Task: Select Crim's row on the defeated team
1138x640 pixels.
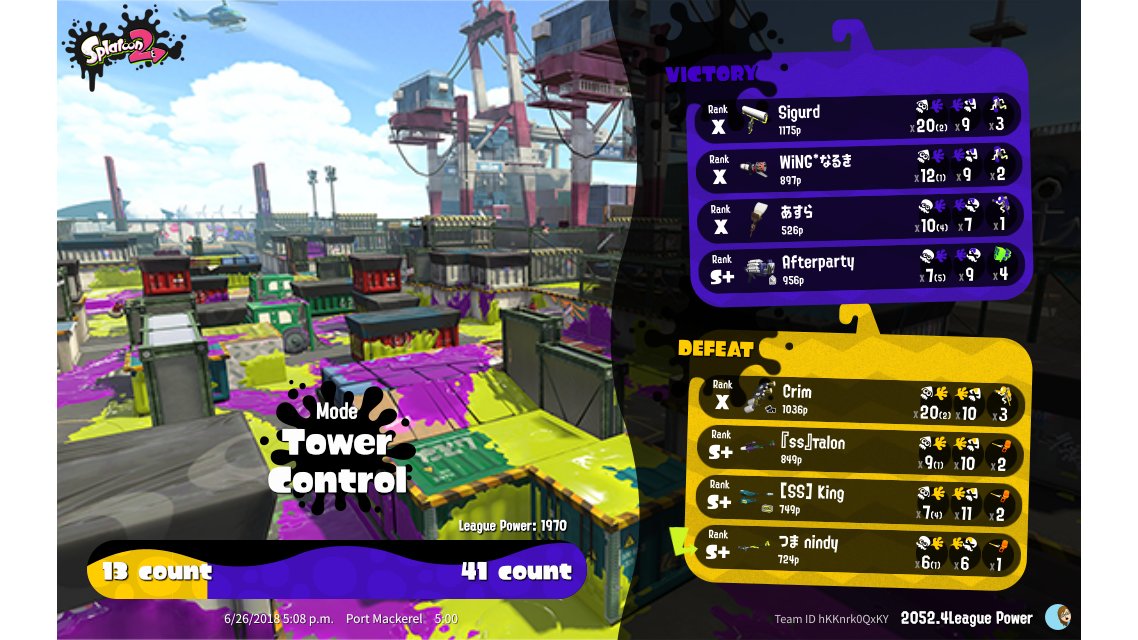Action: 858,401
